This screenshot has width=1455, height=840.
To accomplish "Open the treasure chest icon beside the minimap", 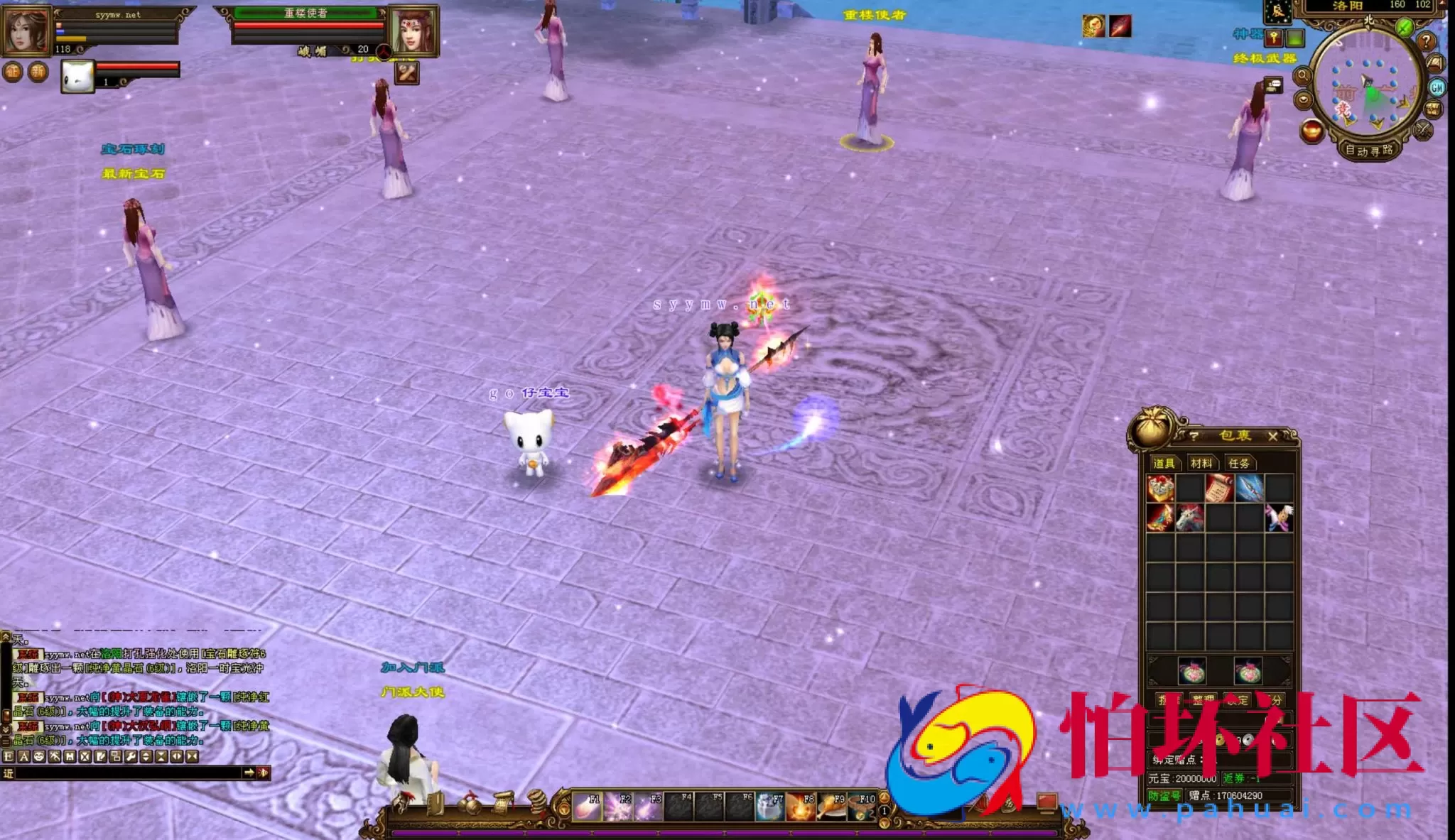I will tap(1434, 109).
